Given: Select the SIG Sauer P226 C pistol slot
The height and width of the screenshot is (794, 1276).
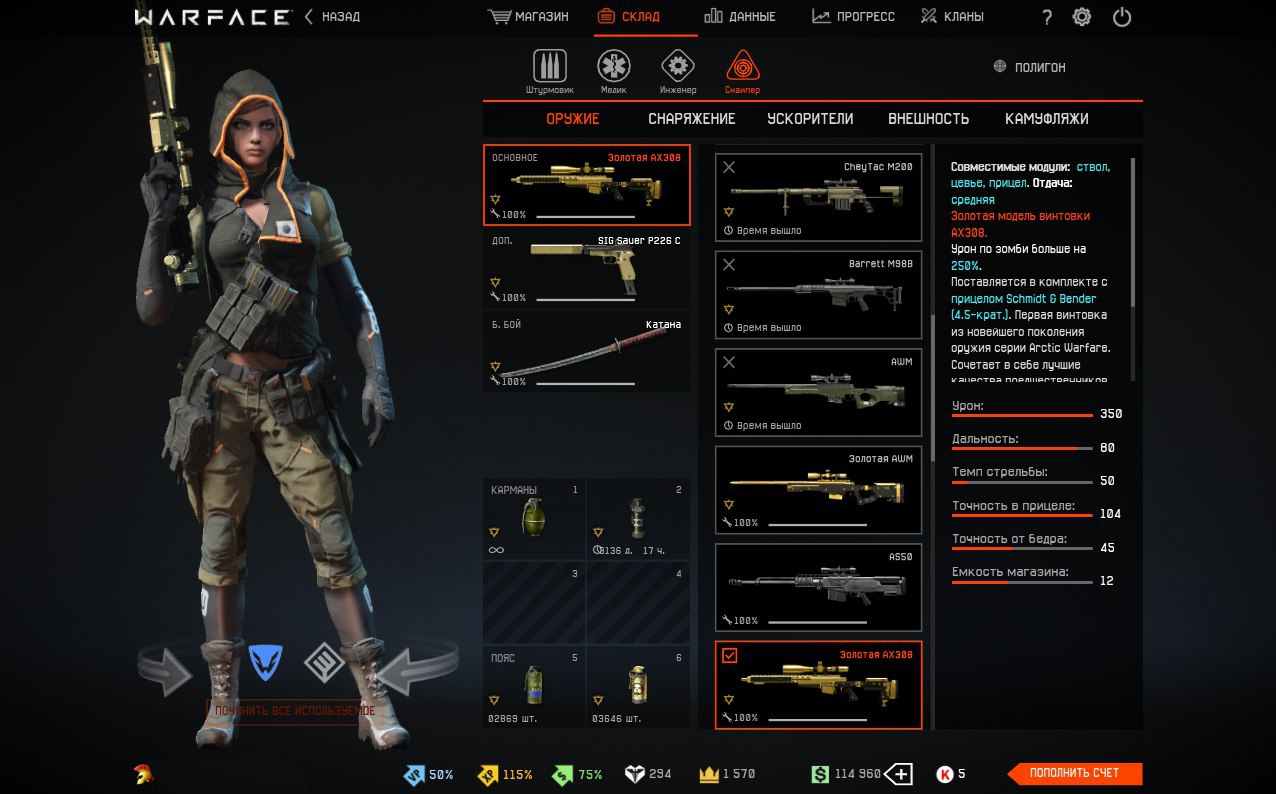Looking at the screenshot, I should (x=587, y=268).
